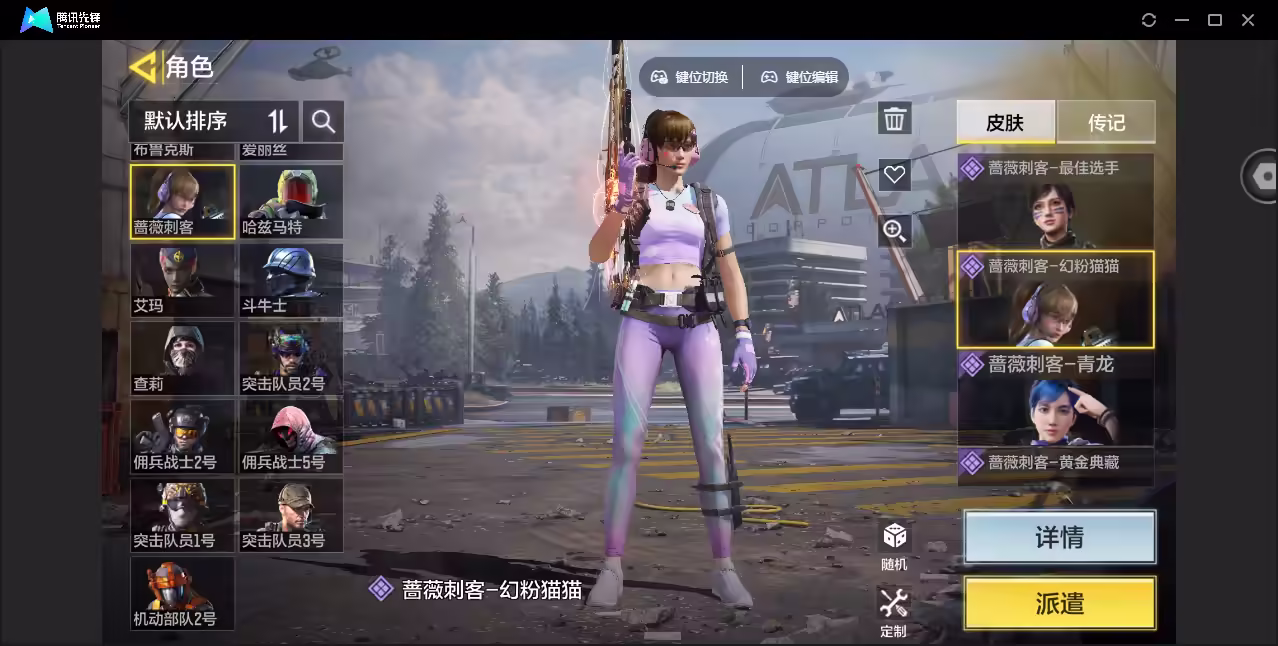Open the 定制 customize tools button
Screen dimensions: 1278x646
click(x=893, y=611)
